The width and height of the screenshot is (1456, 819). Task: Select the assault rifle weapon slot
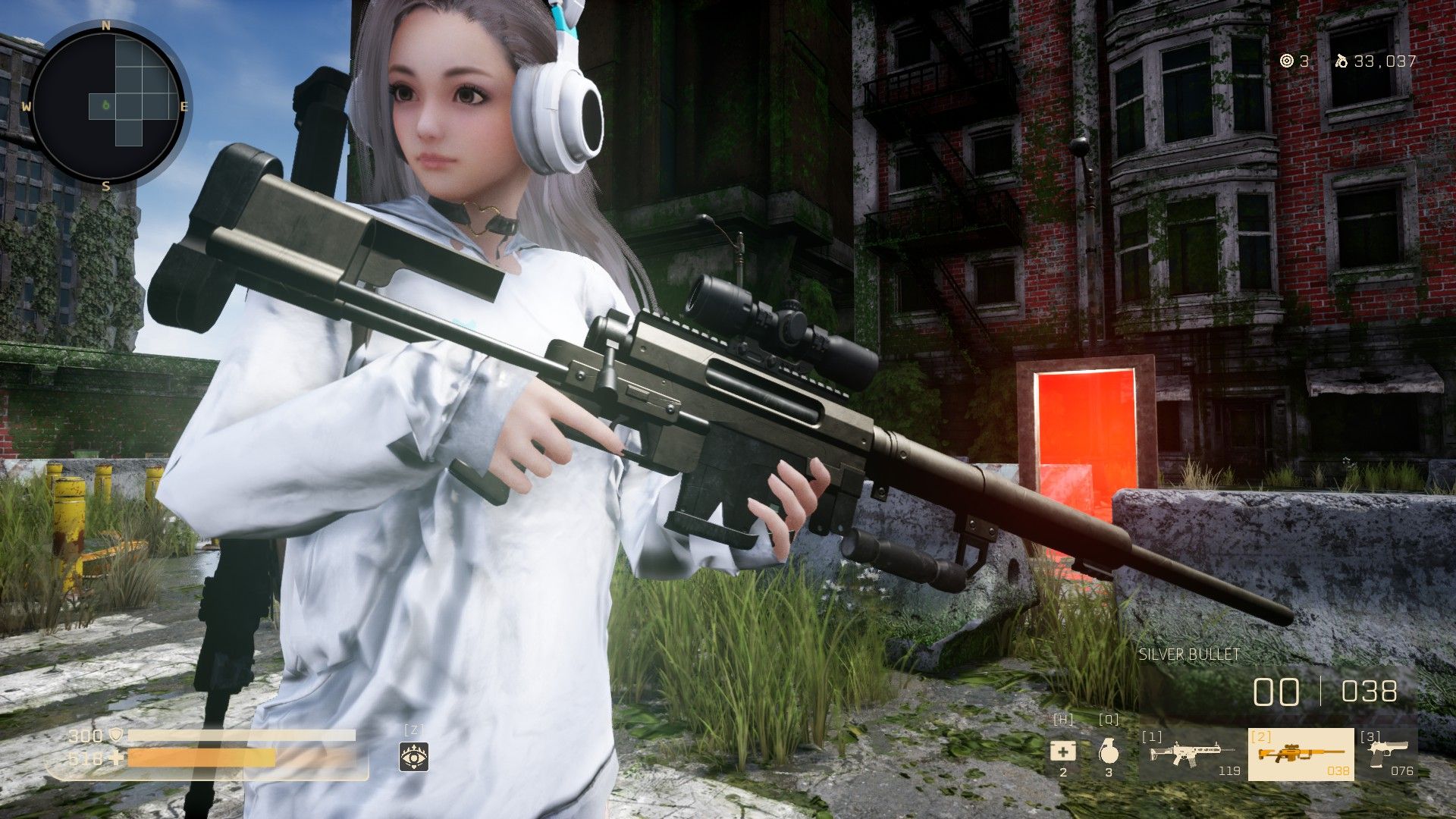[x=1191, y=754]
